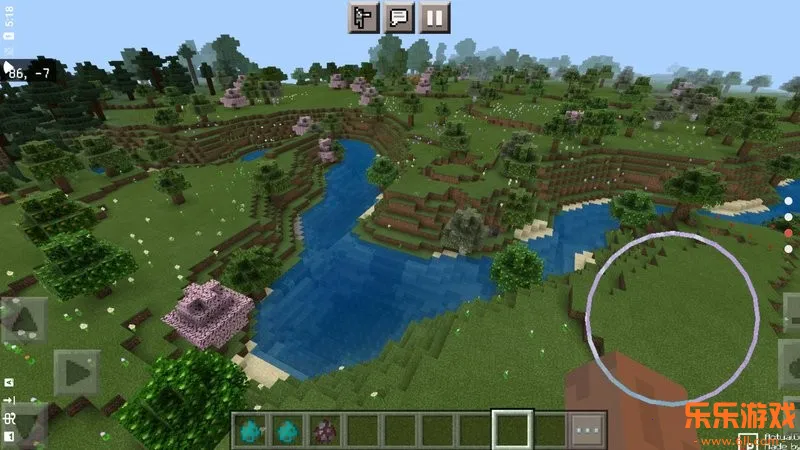800x450 pixels.
Task: Select the pink item hotbar slot
Action: (325, 430)
